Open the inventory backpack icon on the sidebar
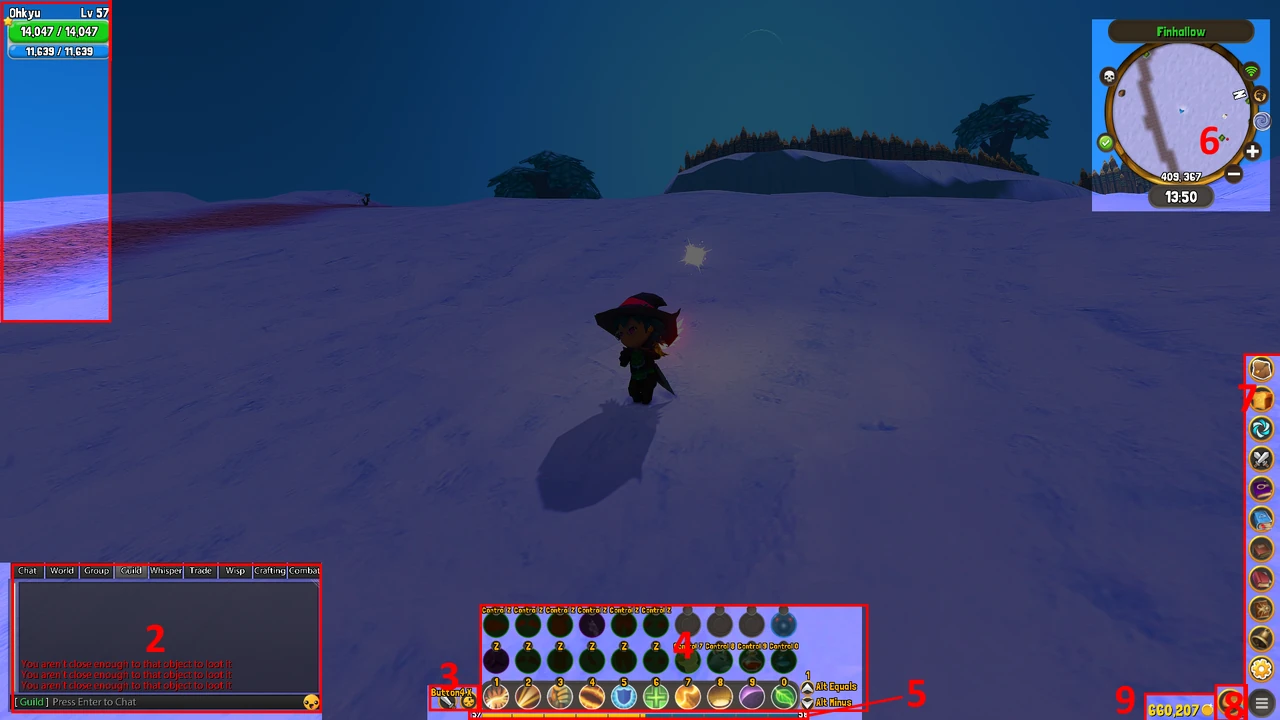This screenshot has height=720, width=1280. click(x=1260, y=368)
